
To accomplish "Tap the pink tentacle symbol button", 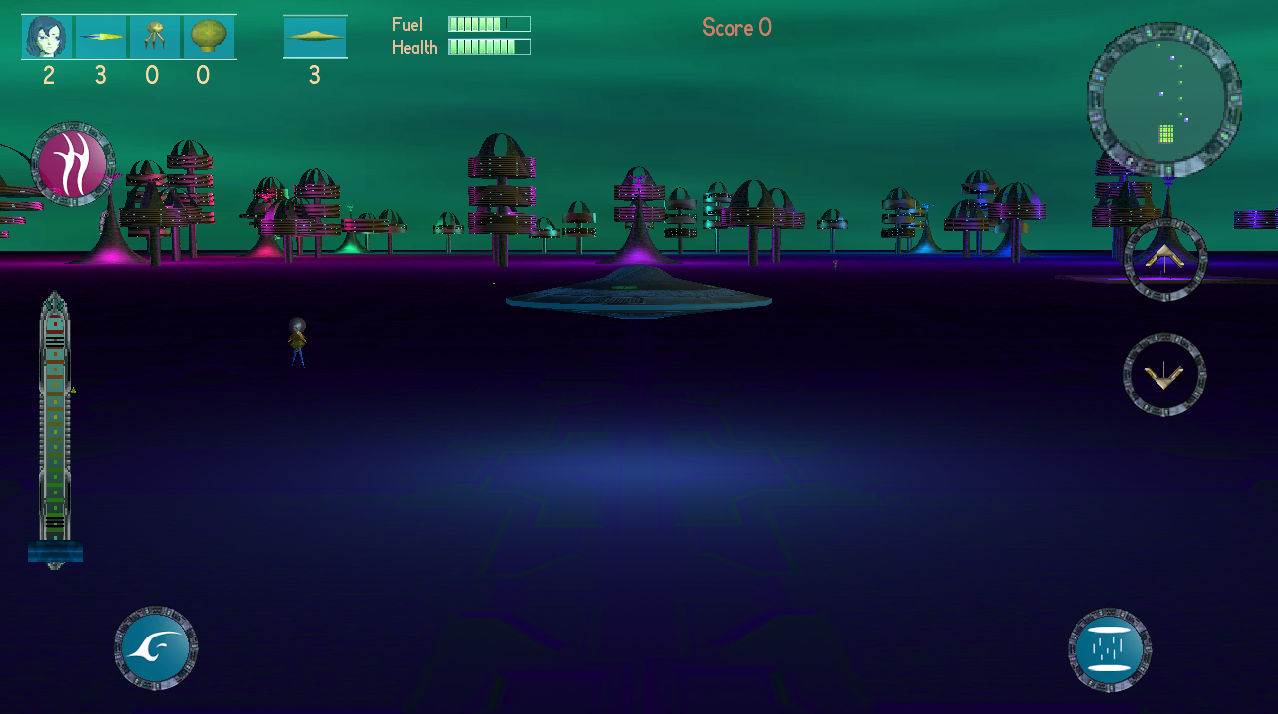I will [x=73, y=165].
